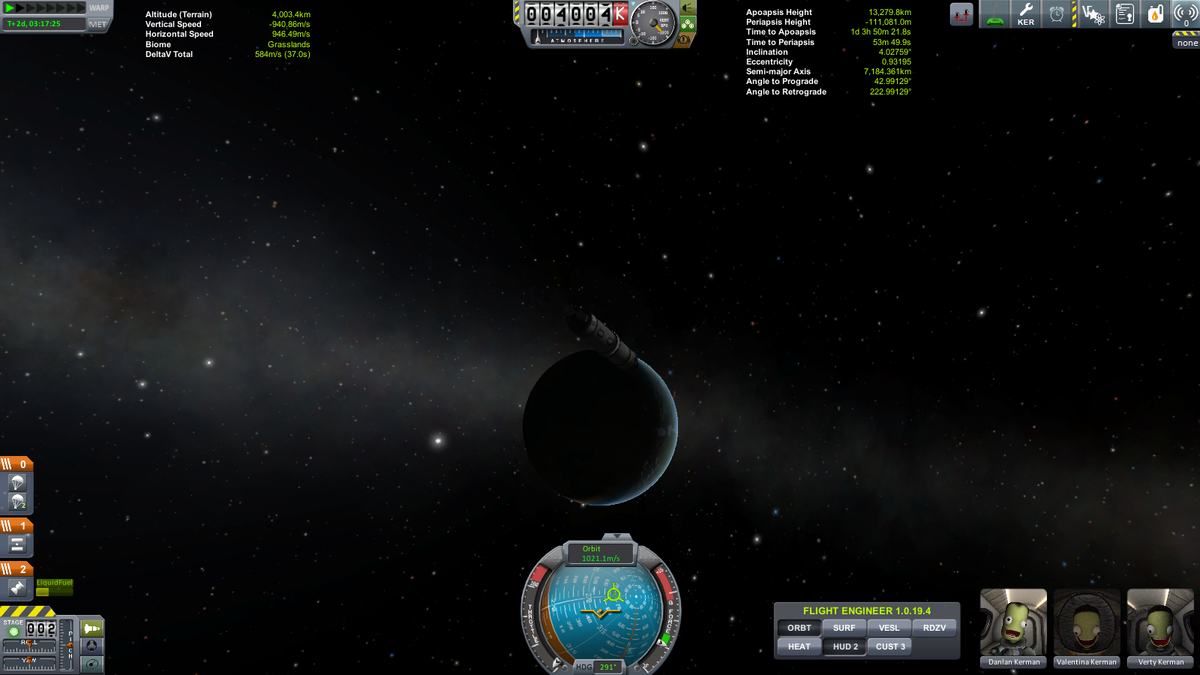This screenshot has width=1200, height=675.
Task: Open the alarm clock toolbar button
Action: click(1057, 14)
